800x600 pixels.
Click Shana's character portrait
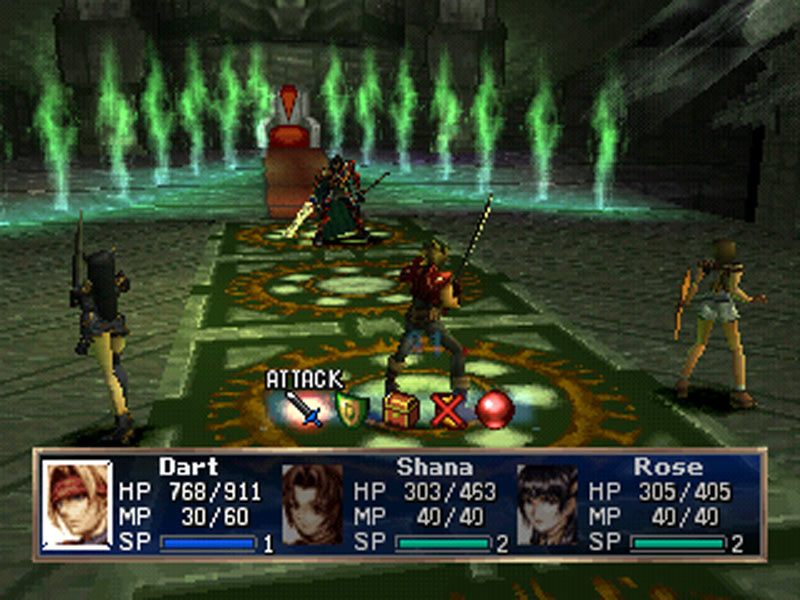[311, 505]
